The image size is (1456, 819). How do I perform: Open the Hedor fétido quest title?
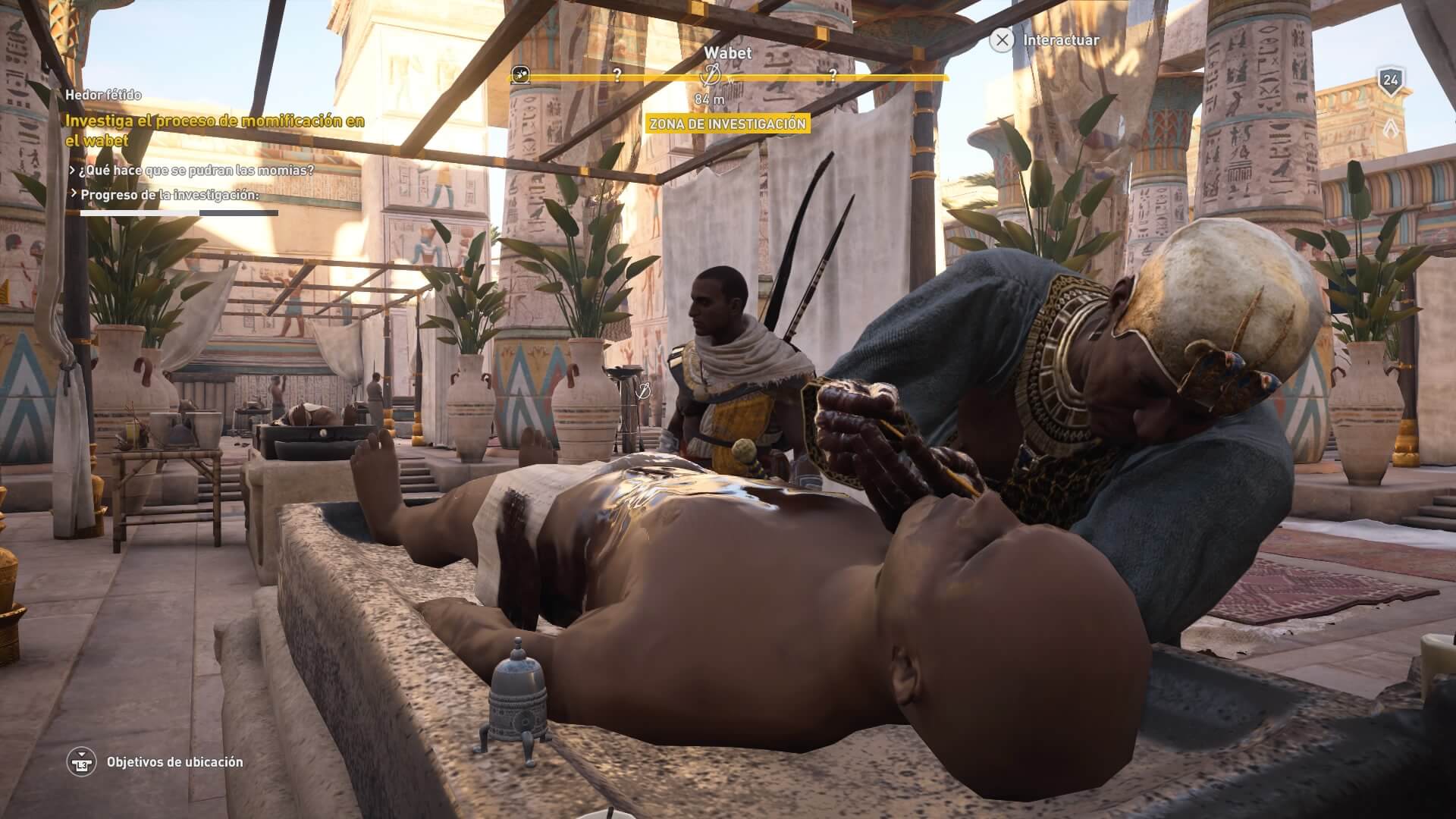[x=103, y=96]
